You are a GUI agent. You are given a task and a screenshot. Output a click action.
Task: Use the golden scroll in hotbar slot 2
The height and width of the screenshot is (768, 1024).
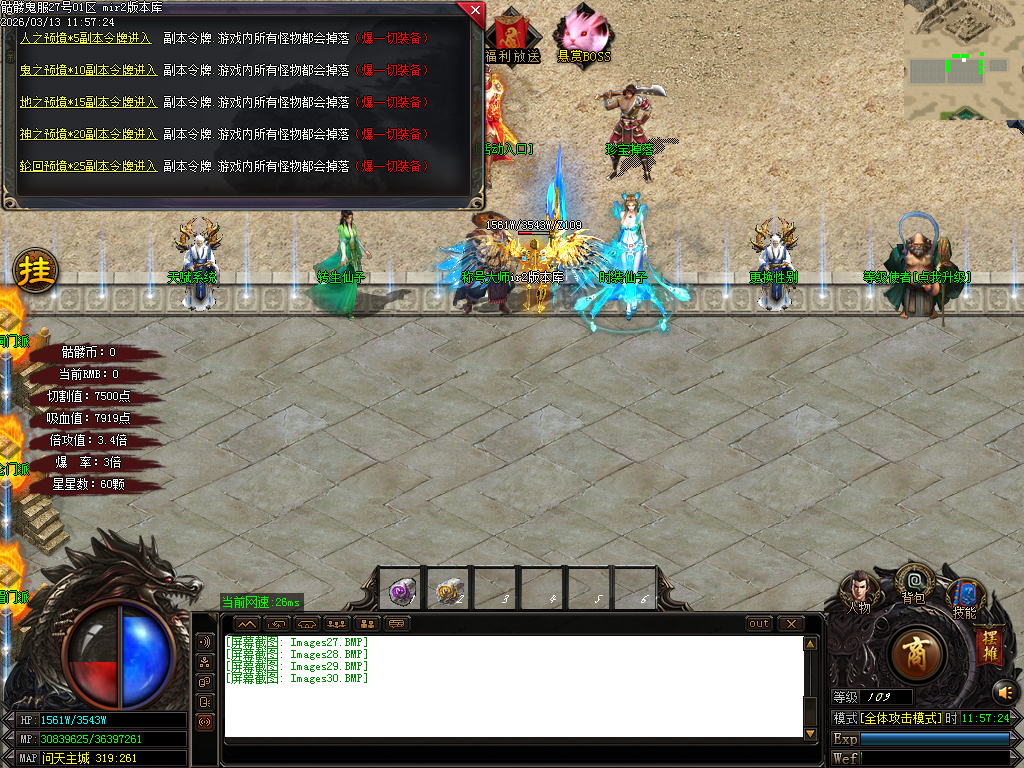tap(448, 592)
